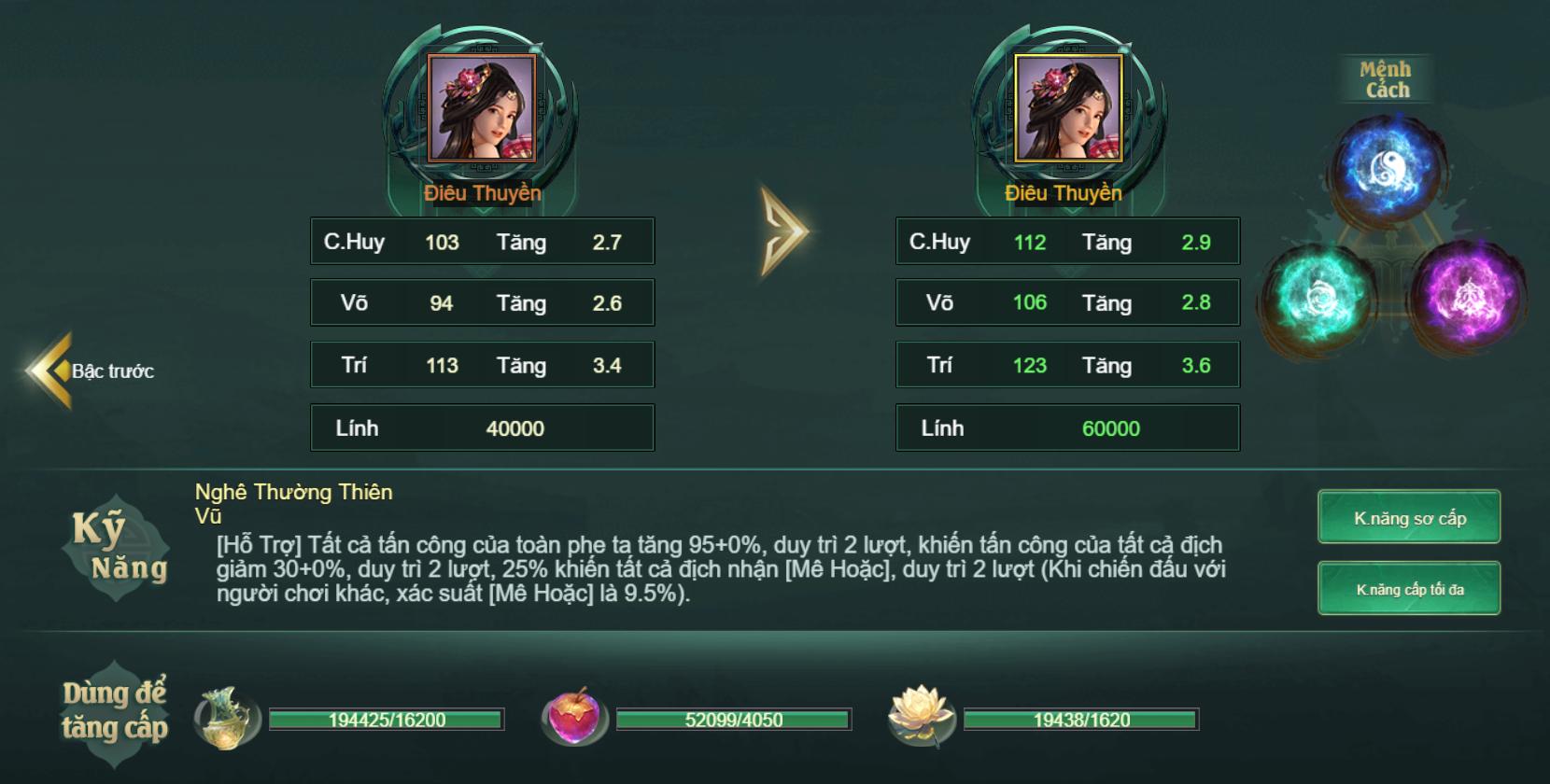Image resolution: width=1550 pixels, height=784 pixels.
Task: Click the red apple material icon
Action: (574, 719)
